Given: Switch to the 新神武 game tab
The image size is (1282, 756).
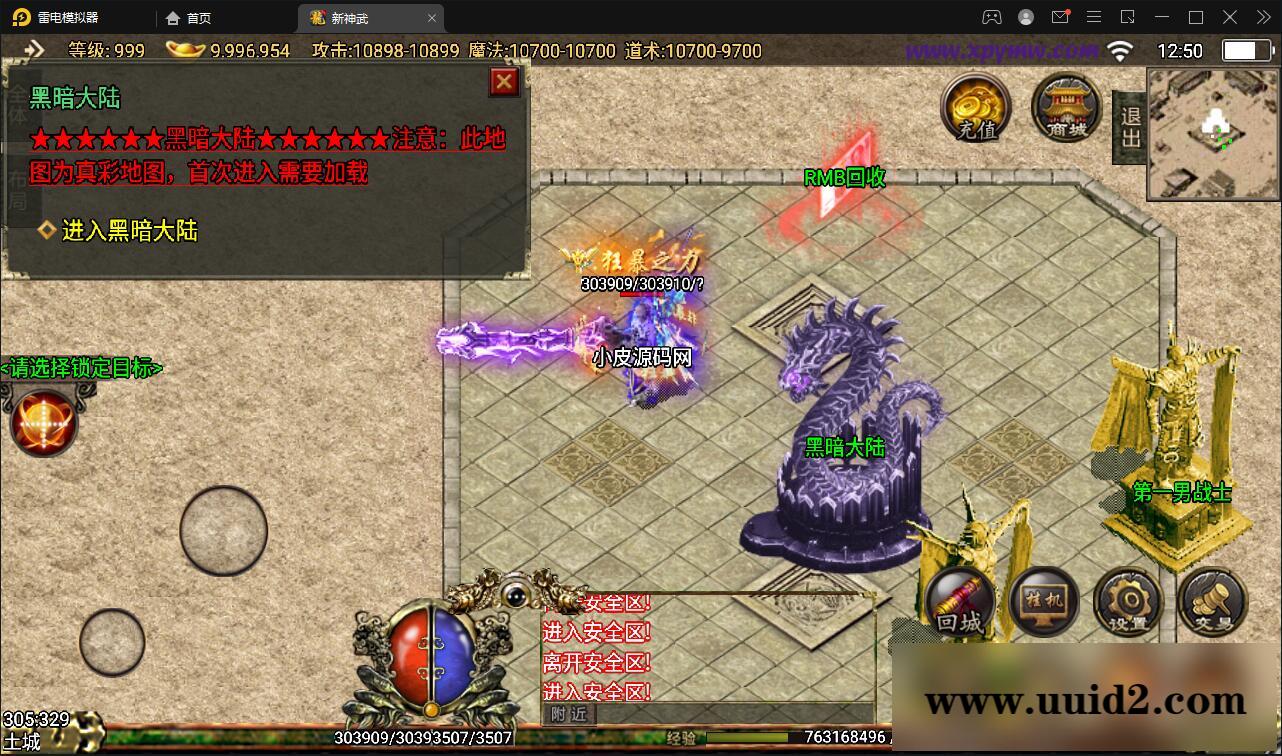Looking at the screenshot, I should pyautogui.click(x=352, y=17).
